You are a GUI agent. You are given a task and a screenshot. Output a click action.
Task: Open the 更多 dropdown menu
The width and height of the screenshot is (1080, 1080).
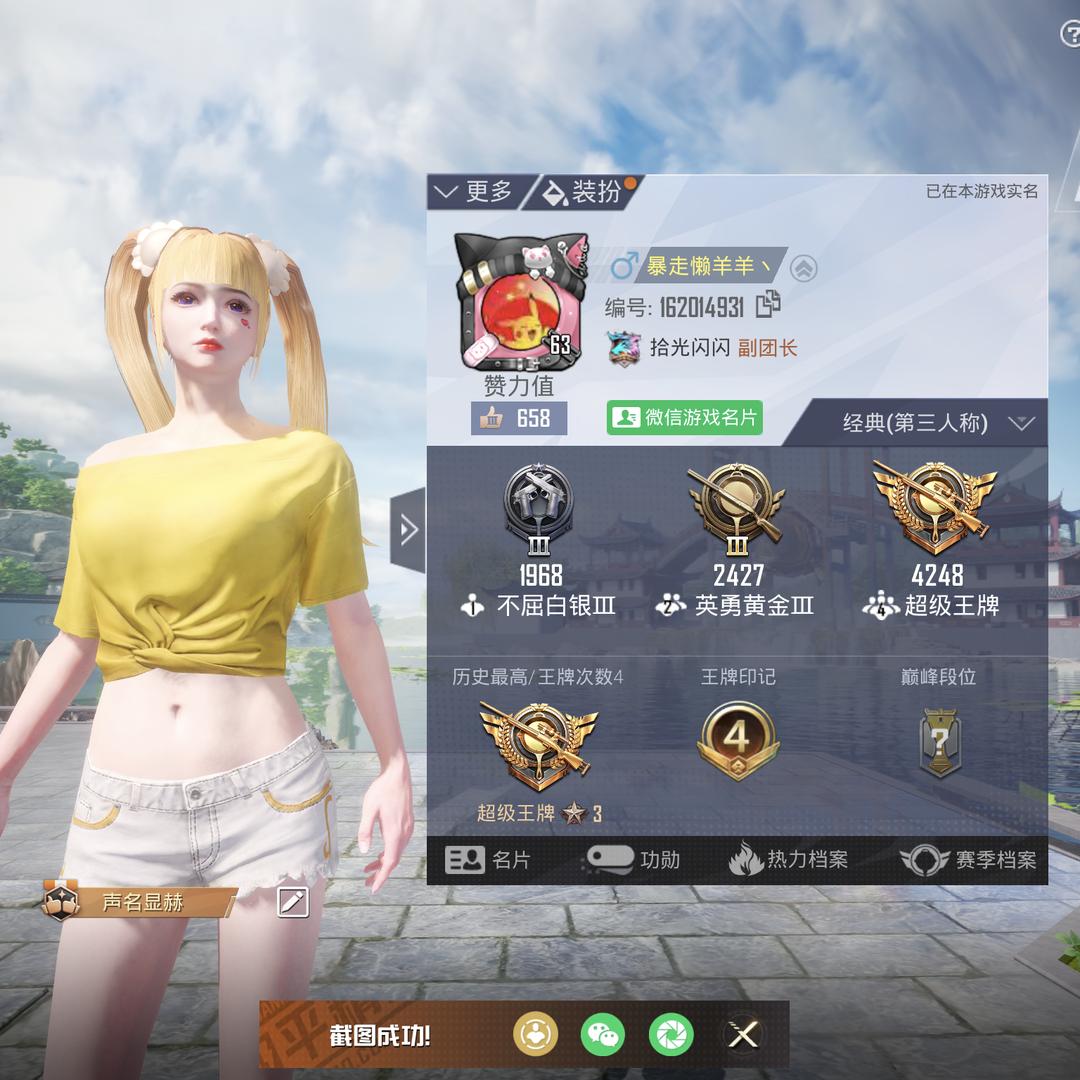[x=476, y=192]
